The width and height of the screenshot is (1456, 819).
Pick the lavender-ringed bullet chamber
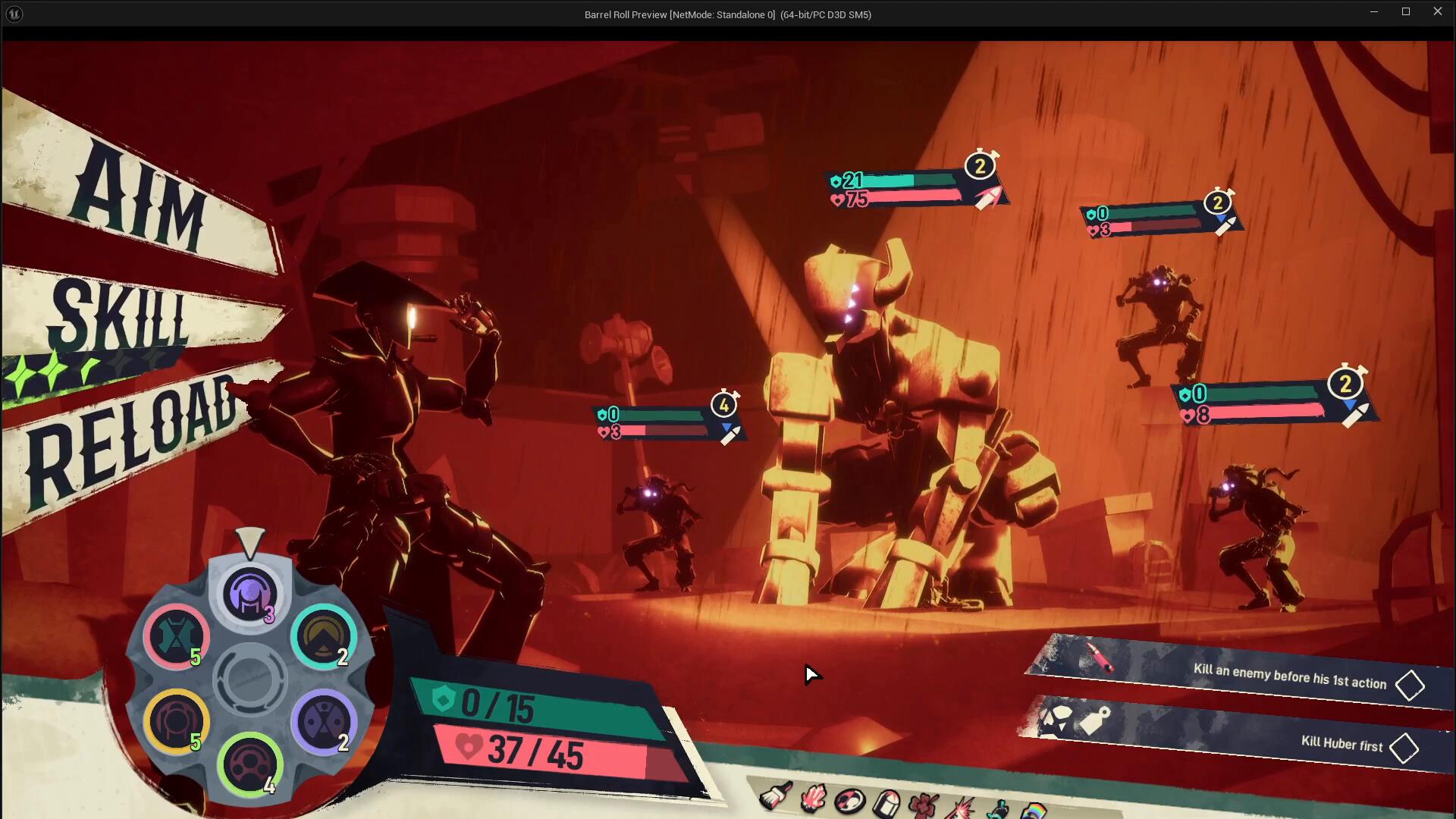[323, 722]
